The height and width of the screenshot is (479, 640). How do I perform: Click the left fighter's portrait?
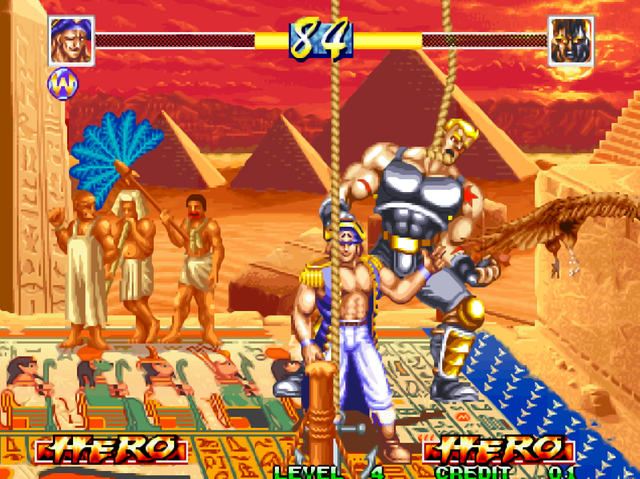coord(71,41)
